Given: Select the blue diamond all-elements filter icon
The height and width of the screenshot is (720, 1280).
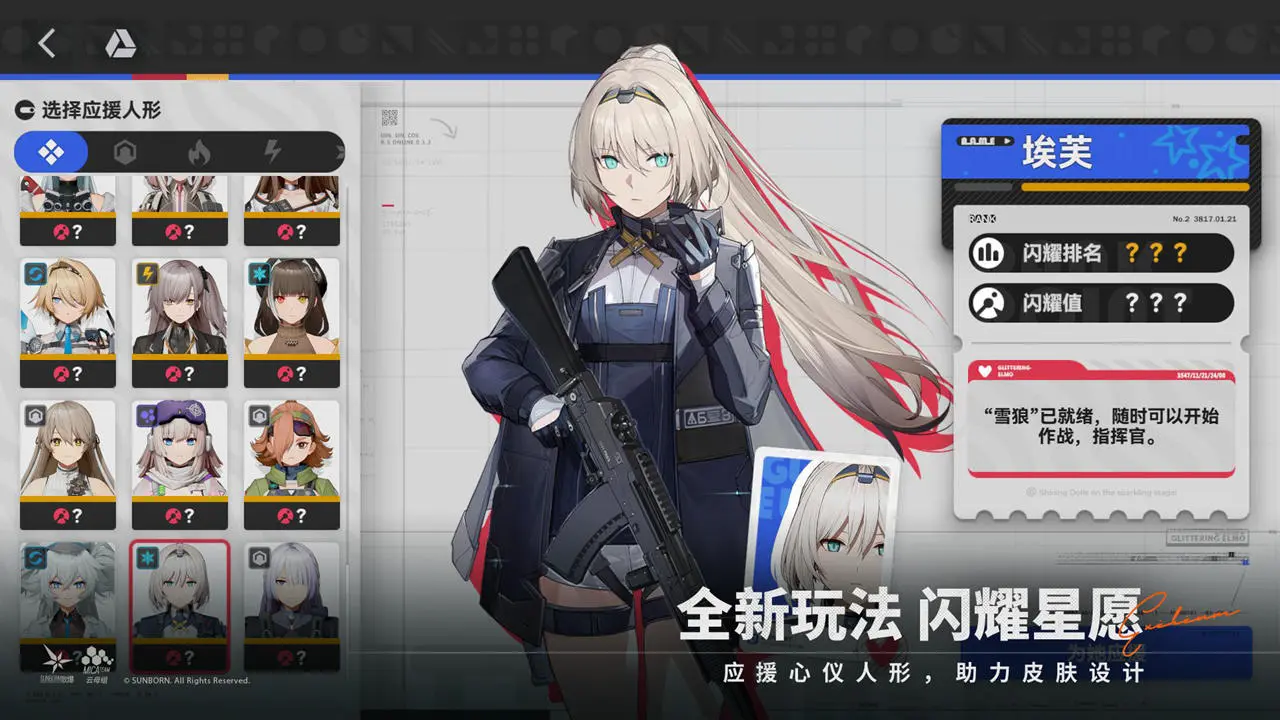Looking at the screenshot, I should click(50, 151).
